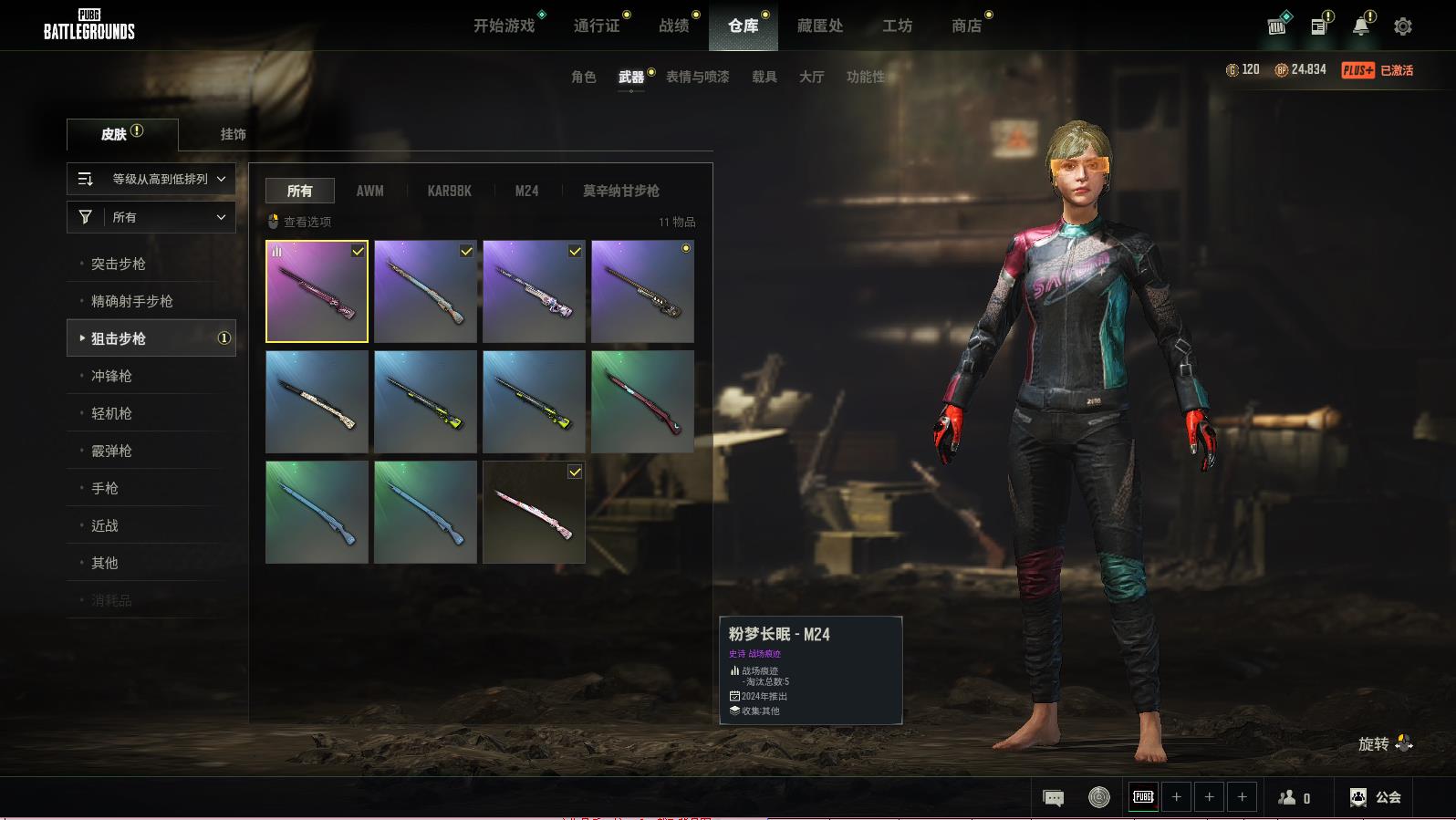Choose the 突击步枪 weapon category
Image resolution: width=1456 pixels, height=820 pixels.
coord(119,264)
